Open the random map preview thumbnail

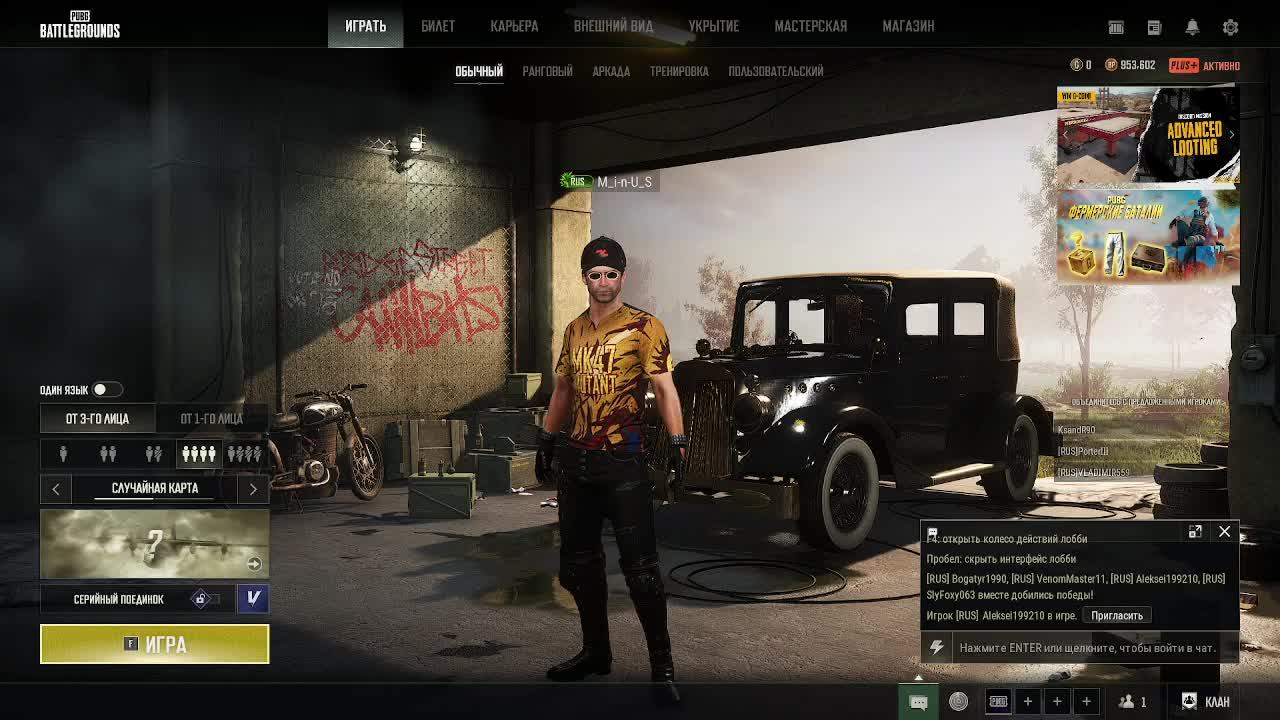coord(154,544)
